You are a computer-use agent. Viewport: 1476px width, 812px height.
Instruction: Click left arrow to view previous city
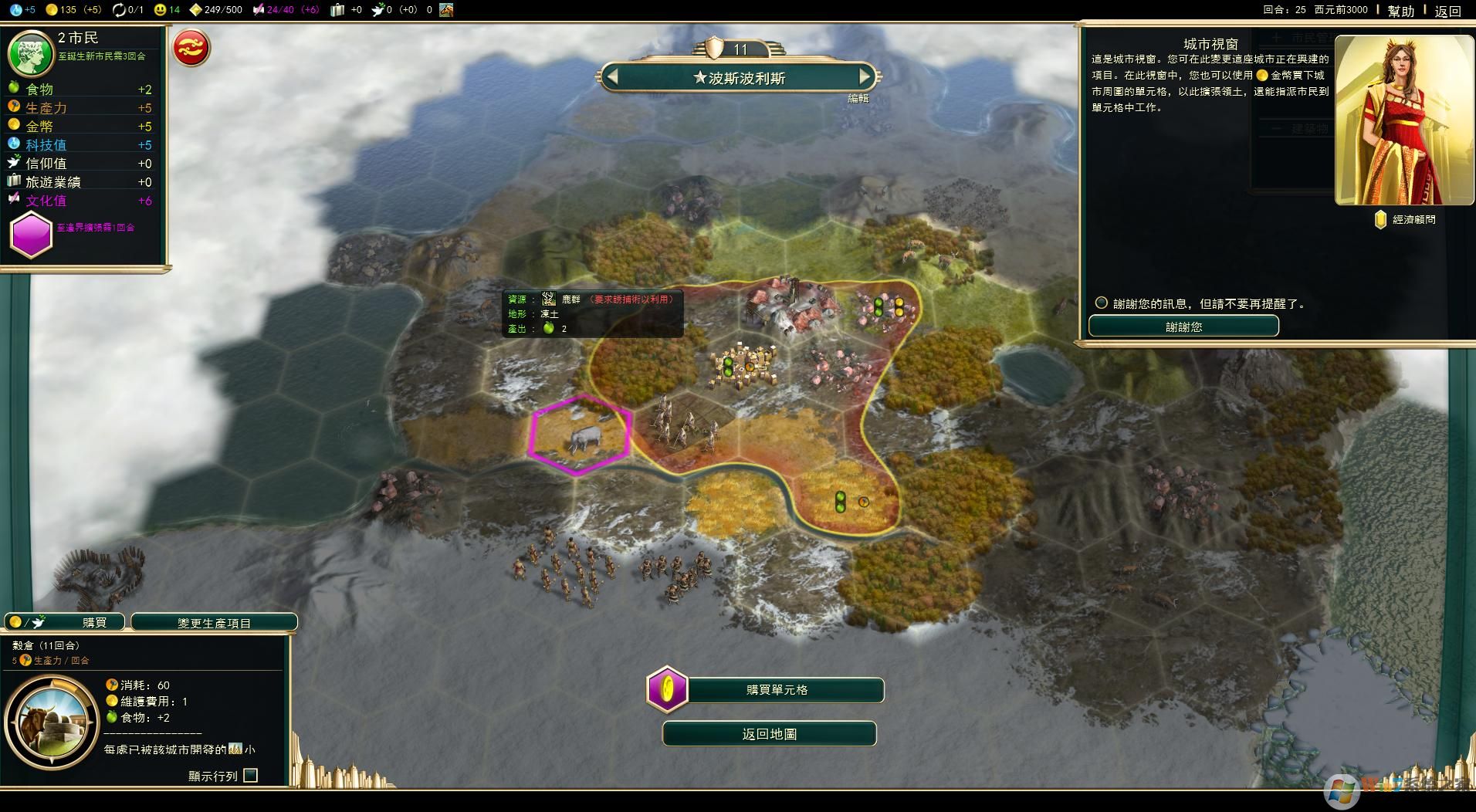pyautogui.click(x=611, y=77)
